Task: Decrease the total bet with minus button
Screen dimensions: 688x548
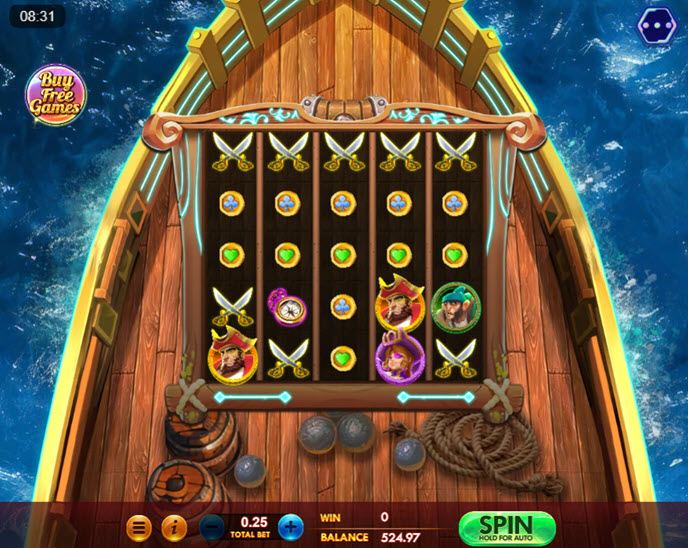Action: click(212, 527)
